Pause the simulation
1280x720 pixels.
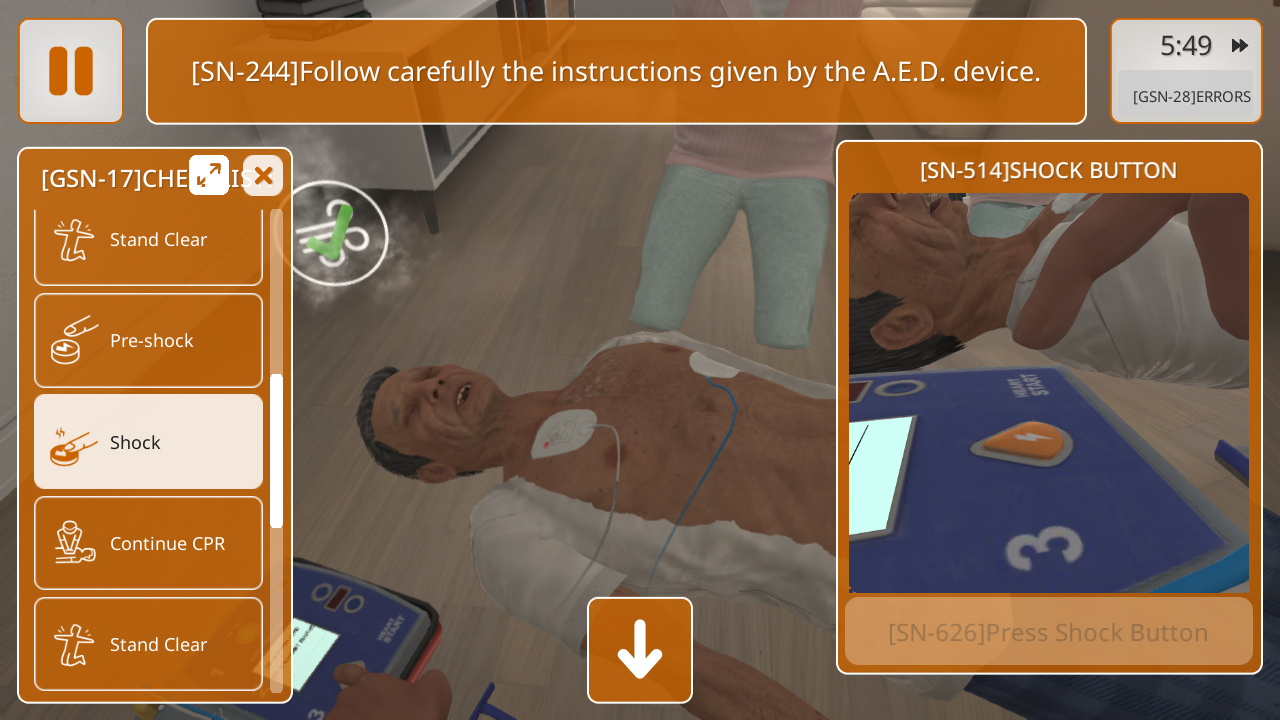click(71, 71)
